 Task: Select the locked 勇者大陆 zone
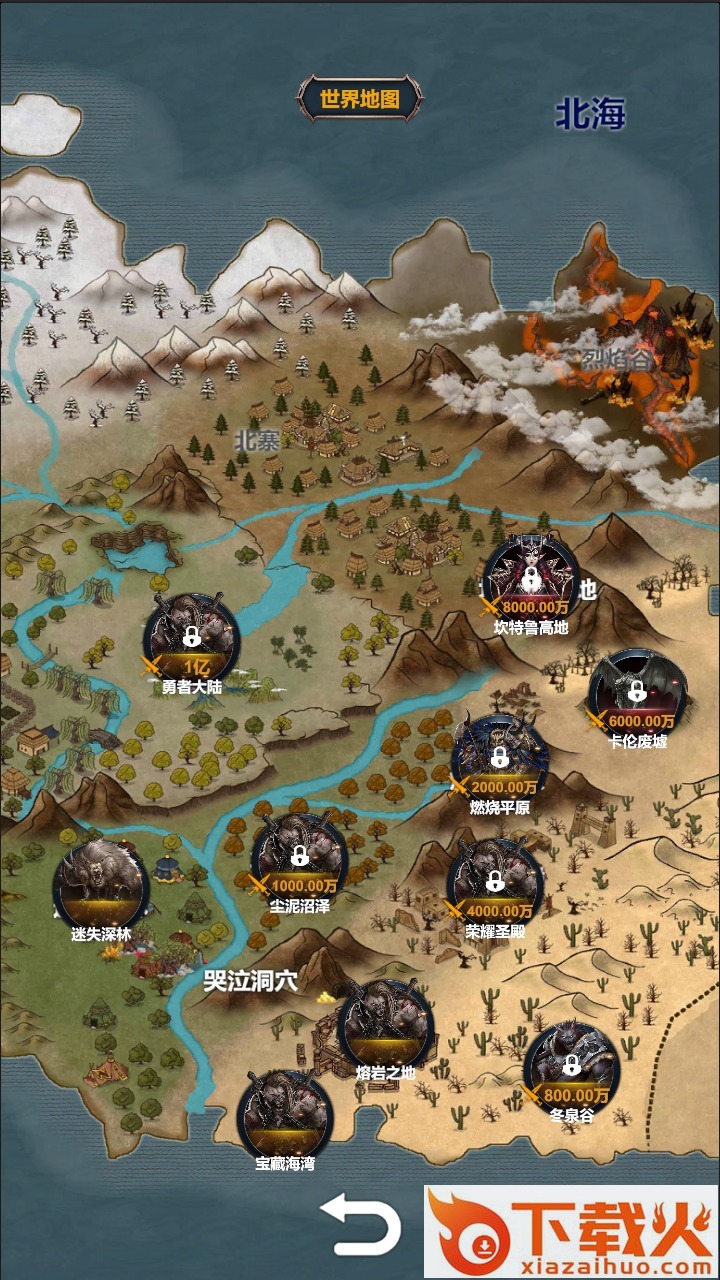[x=191, y=638]
